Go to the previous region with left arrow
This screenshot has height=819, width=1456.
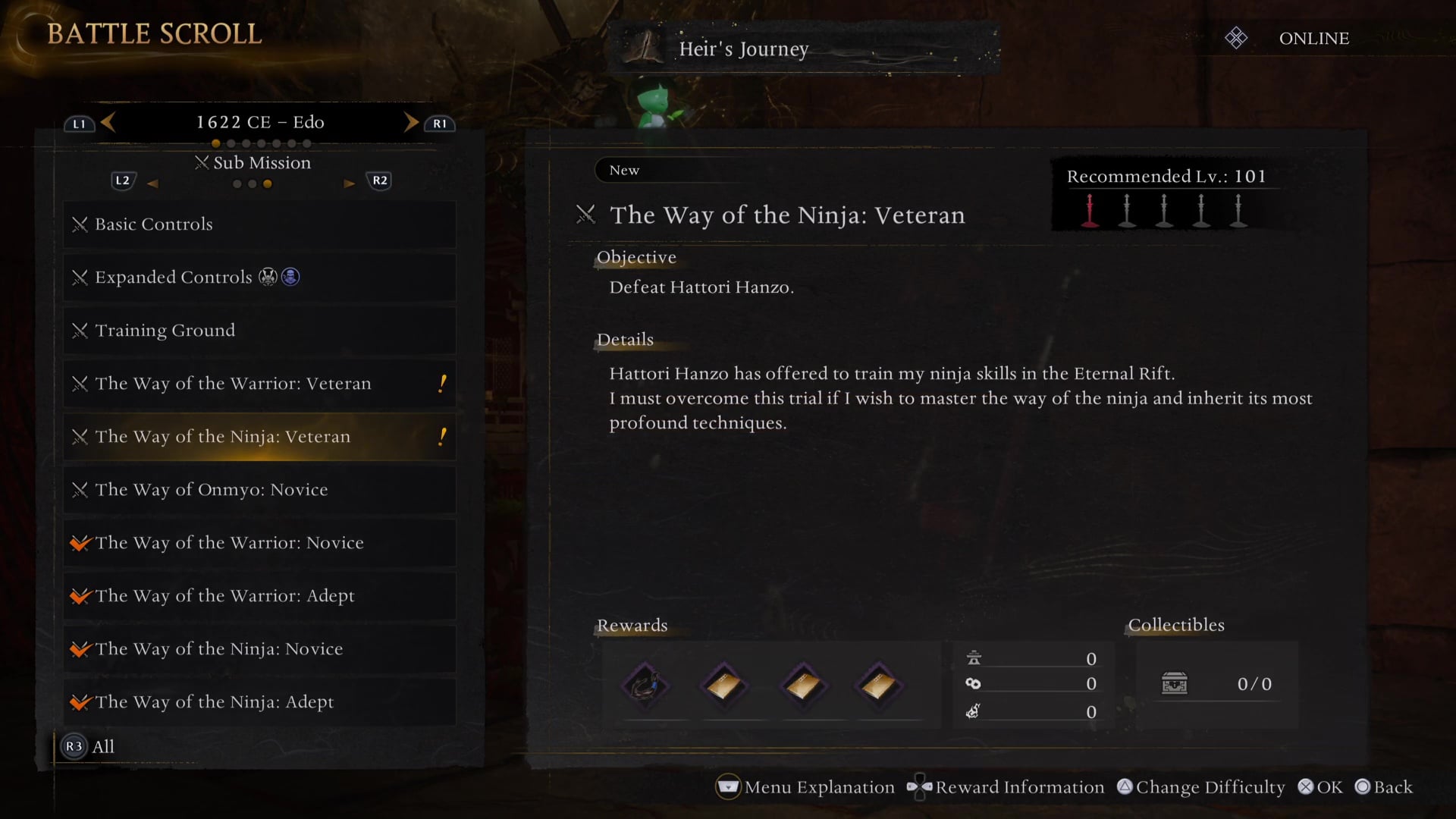[x=108, y=122]
